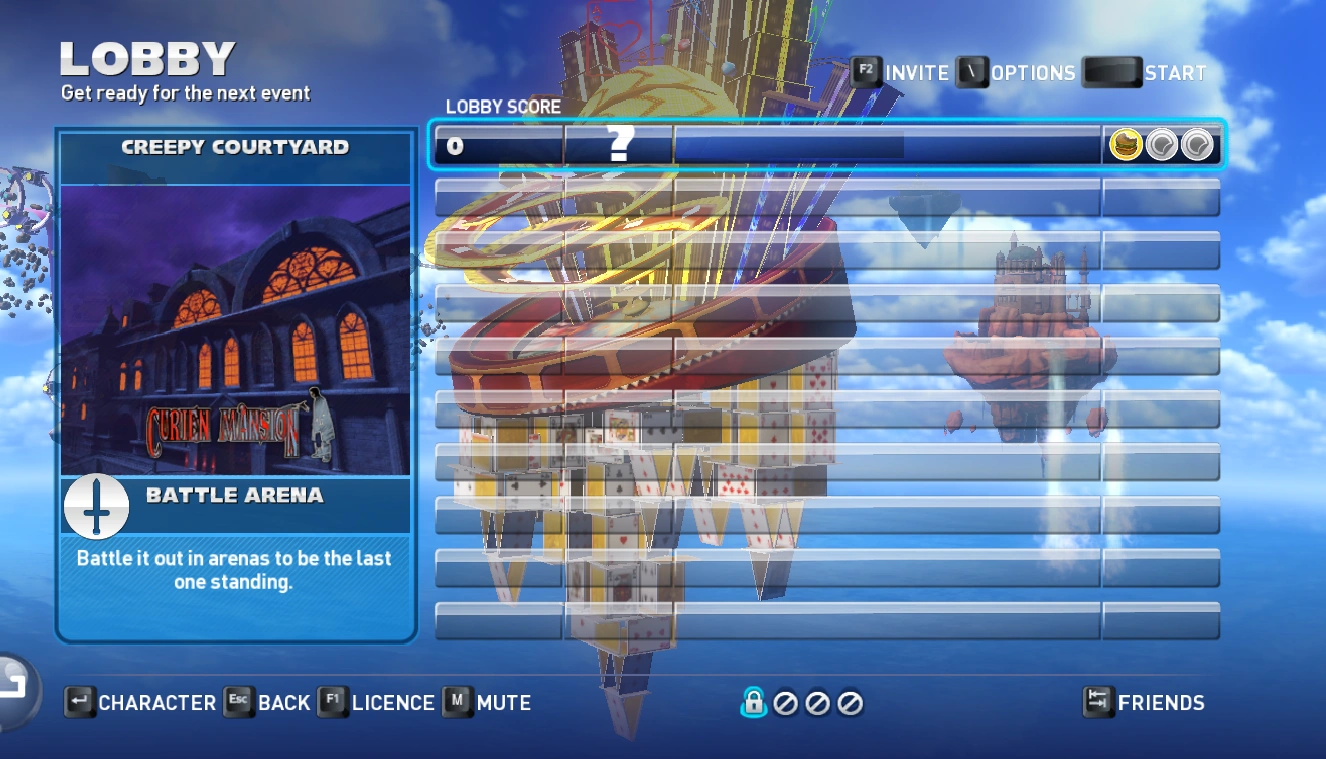The height and width of the screenshot is (759, 1326).
Task: Click the blue padlock icon
Action: [x=753, y=703]
